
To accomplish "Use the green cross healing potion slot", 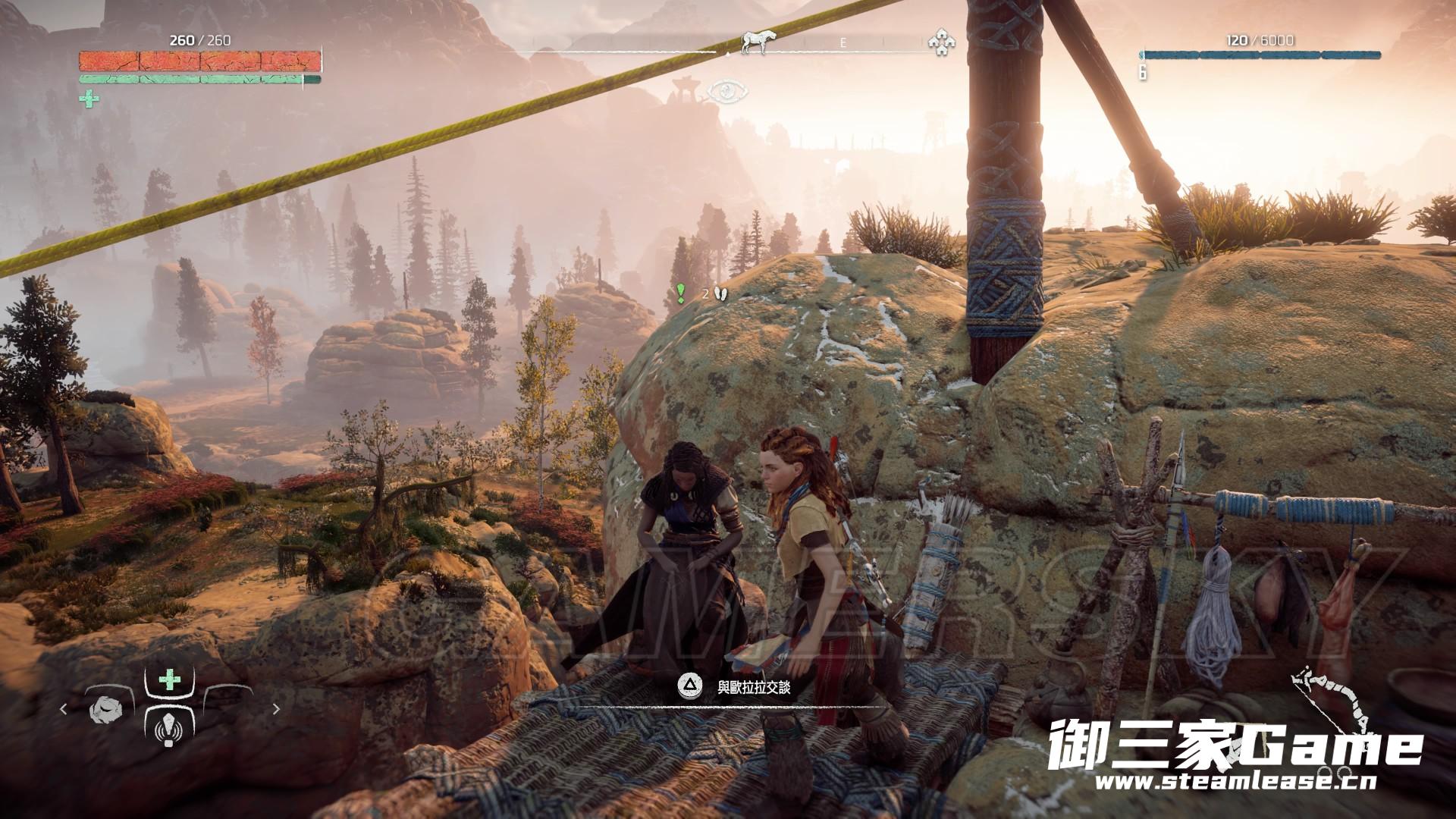I will pyautogui.click(x=168, y=681).
